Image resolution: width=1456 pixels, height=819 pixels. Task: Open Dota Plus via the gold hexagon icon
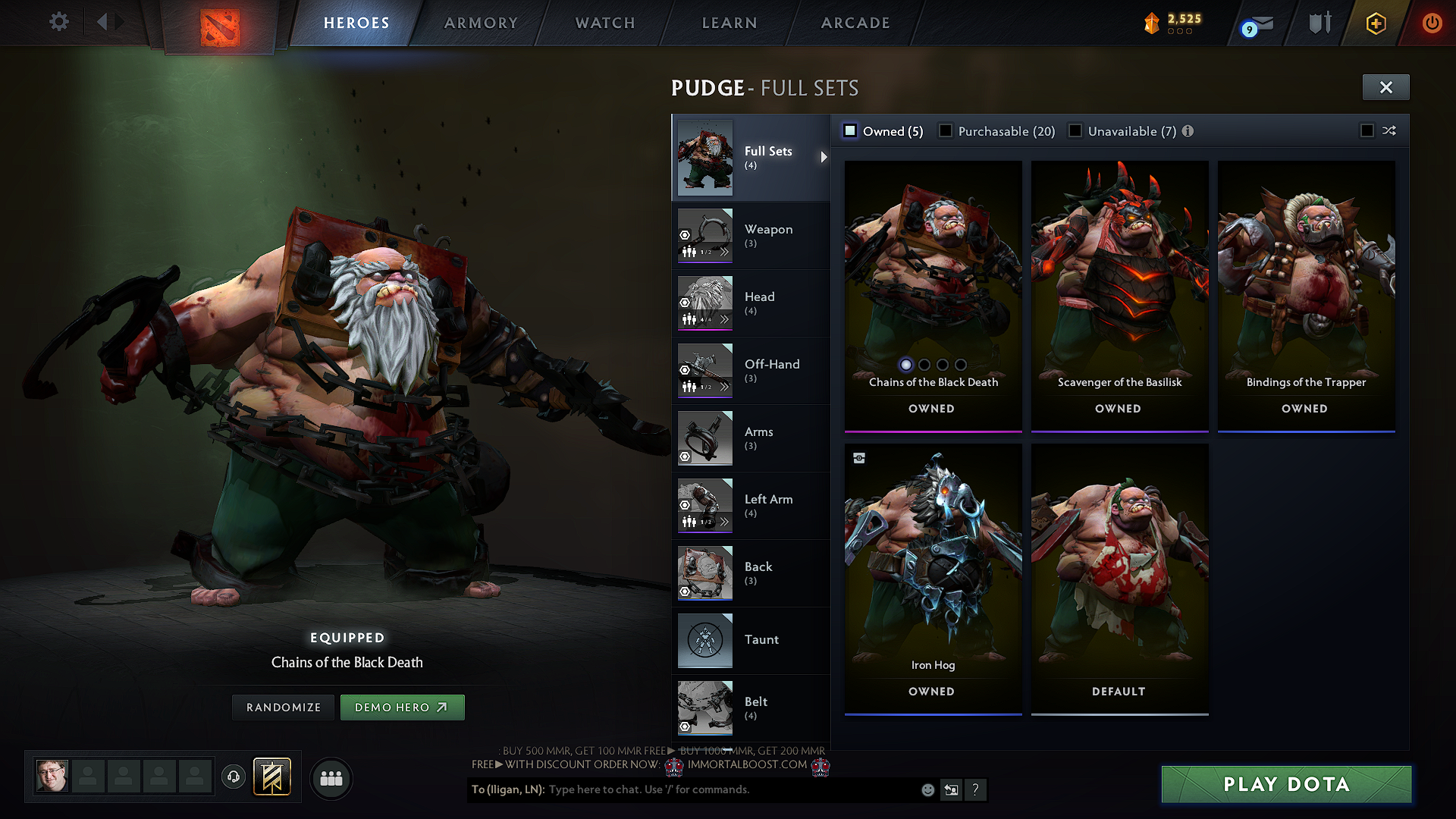(1375, 23)
